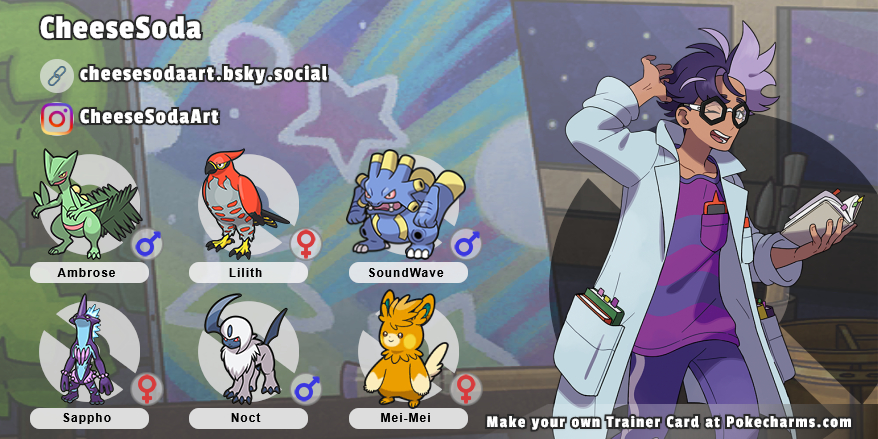
Task: Select the CheeseSoda trainer name
Action: click(x=121, y=29)
